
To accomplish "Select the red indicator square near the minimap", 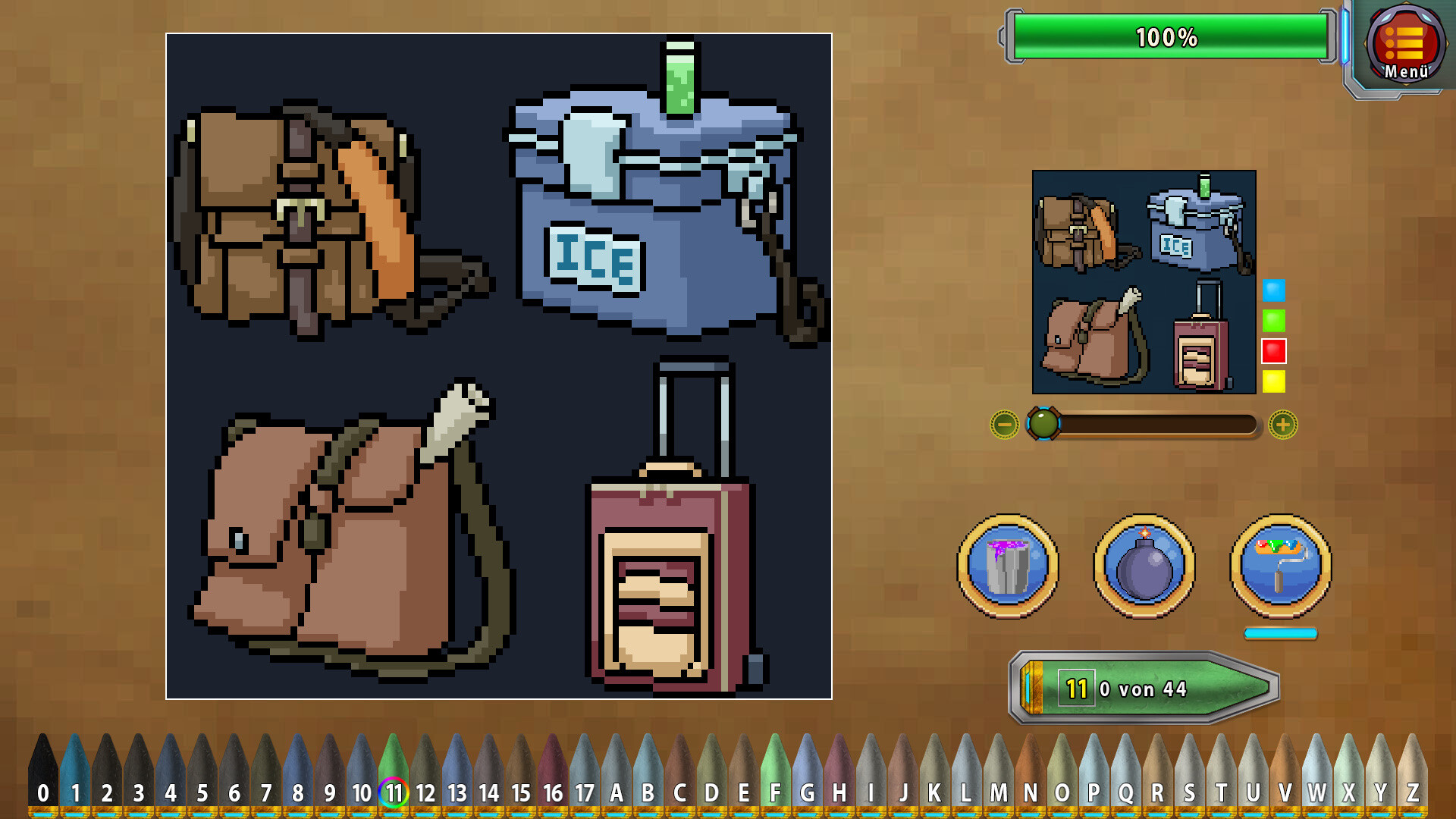I will point(1275,350).
